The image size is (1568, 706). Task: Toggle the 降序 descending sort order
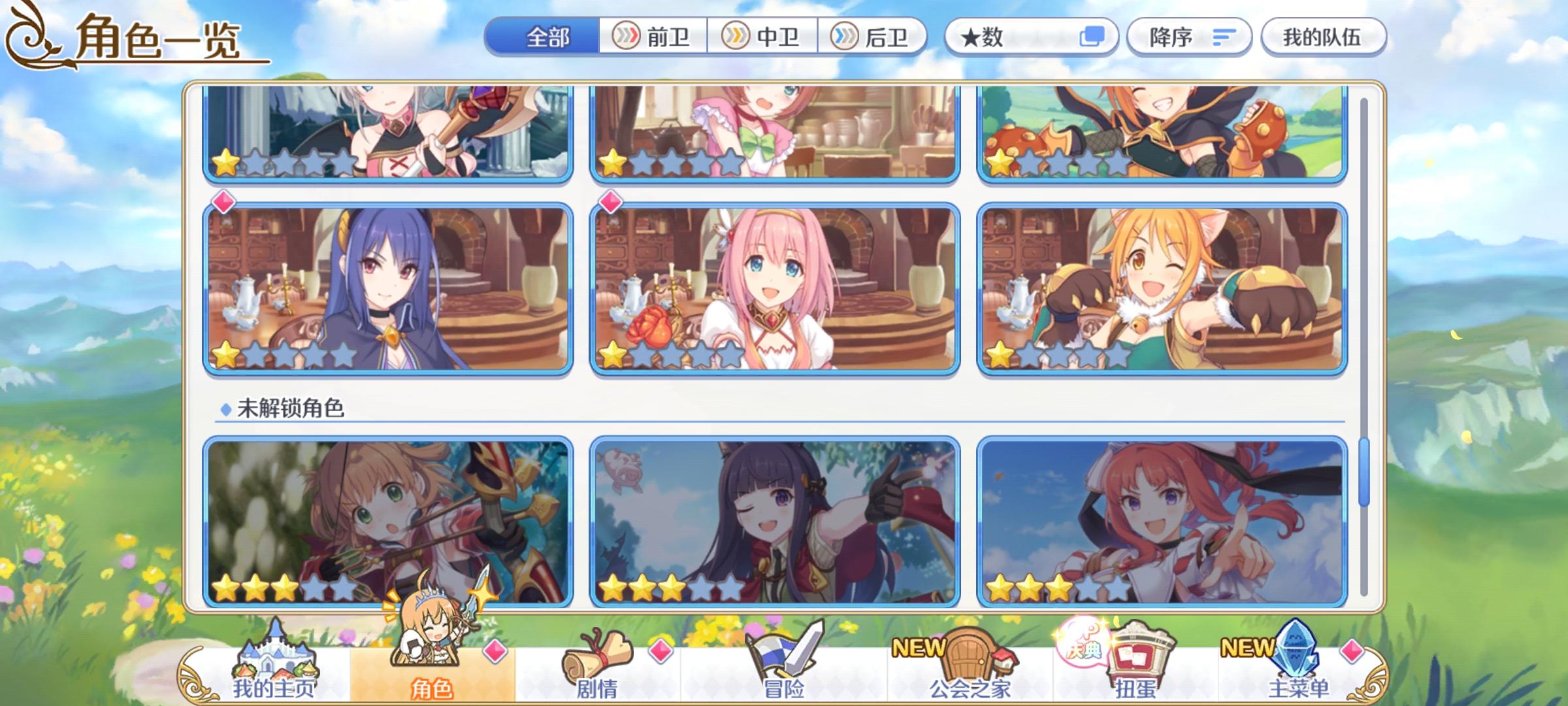1188,37
